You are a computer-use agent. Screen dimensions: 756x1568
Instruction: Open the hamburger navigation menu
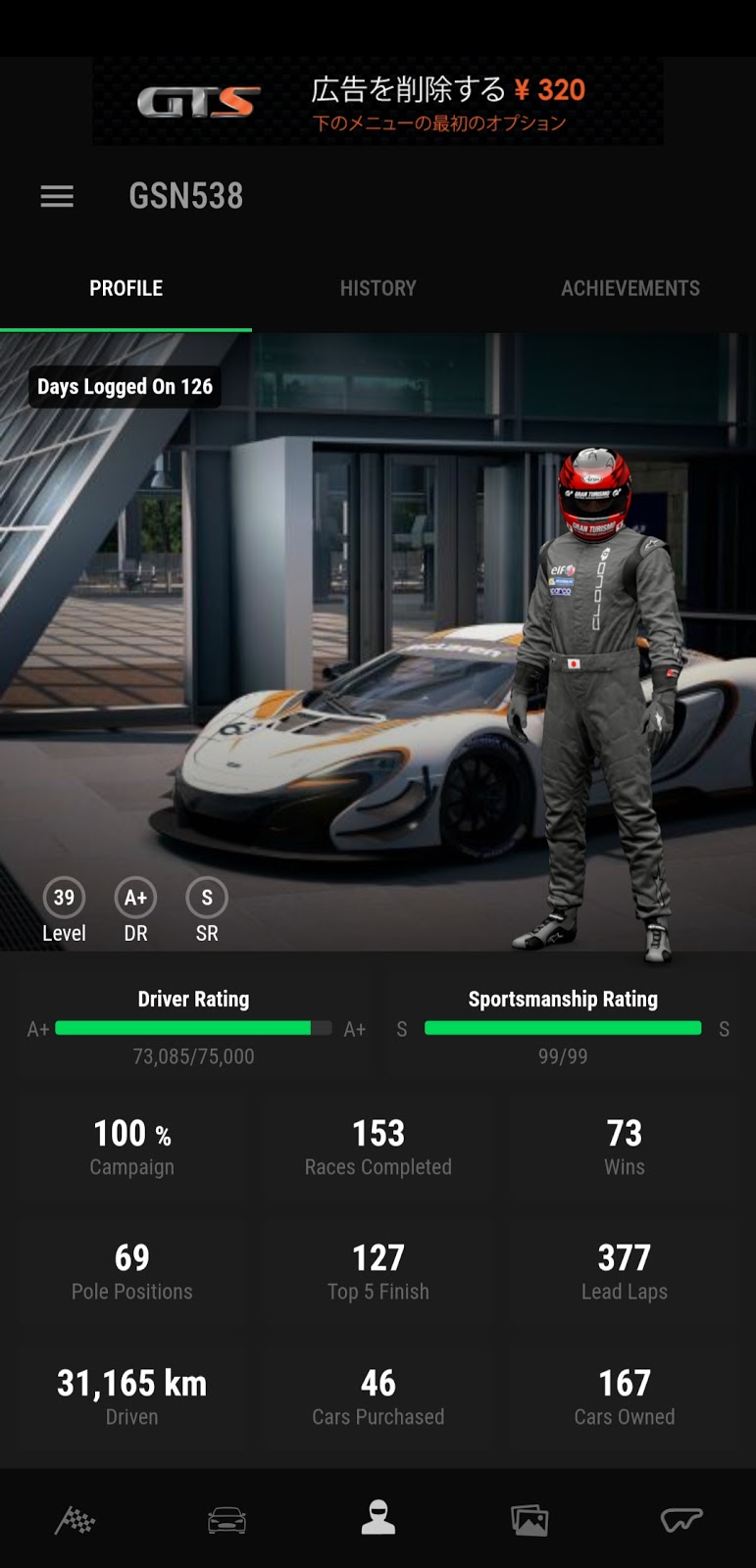click(x=57, y=196)
